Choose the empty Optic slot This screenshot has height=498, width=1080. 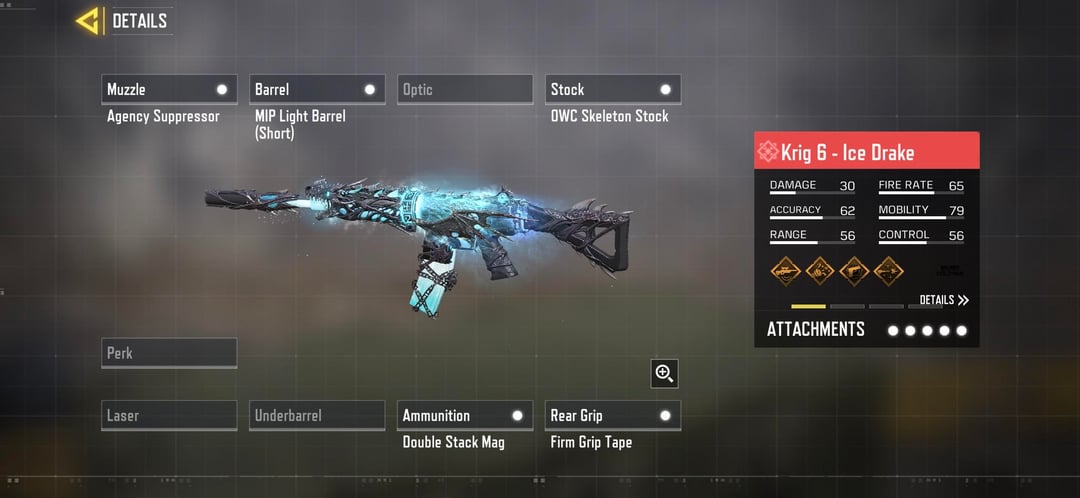(465, 89)
